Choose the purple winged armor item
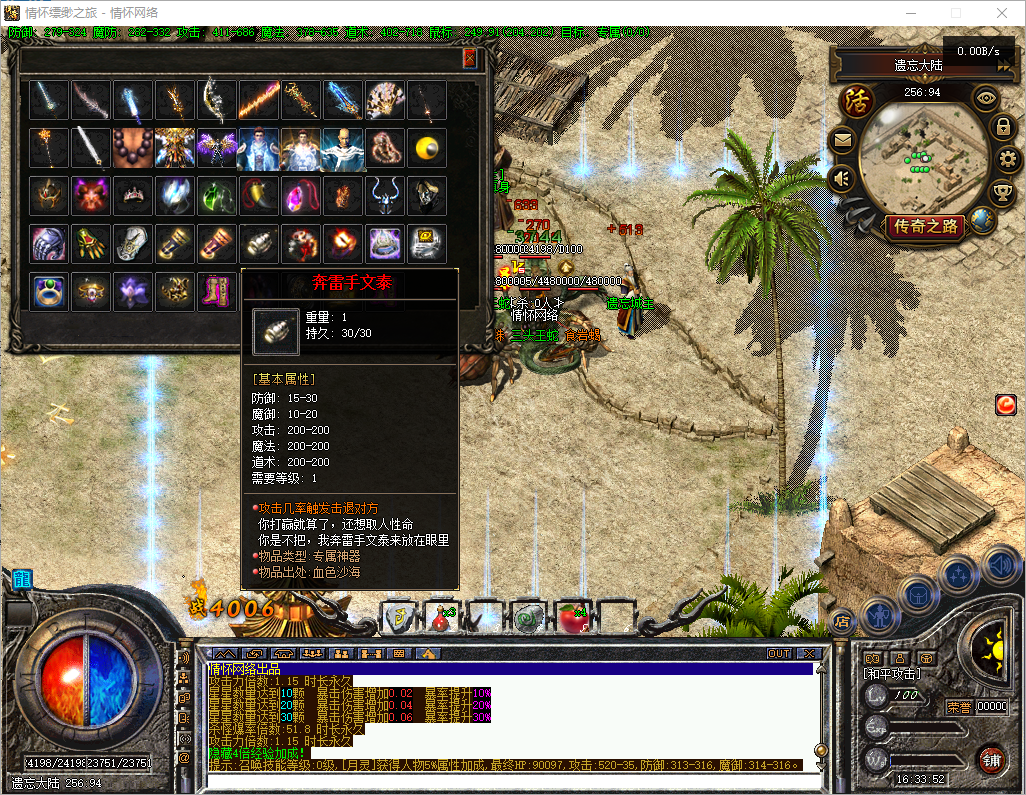 (x=216, y=148)
